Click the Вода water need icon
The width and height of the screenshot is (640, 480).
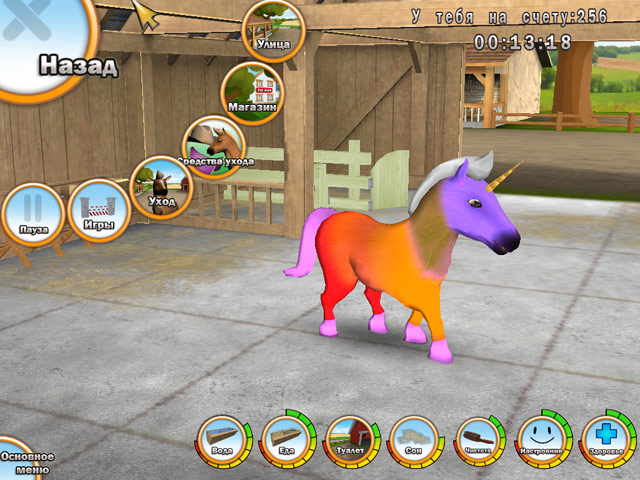point(222,441)
